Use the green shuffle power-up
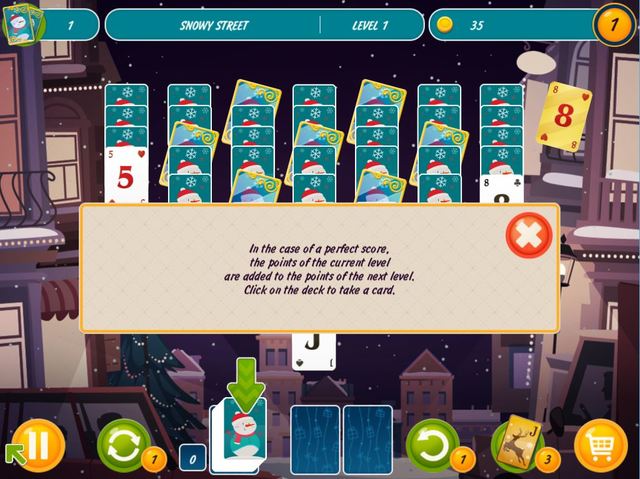The image size is (640, 479). pyautogui.click(x=123, y=443)
